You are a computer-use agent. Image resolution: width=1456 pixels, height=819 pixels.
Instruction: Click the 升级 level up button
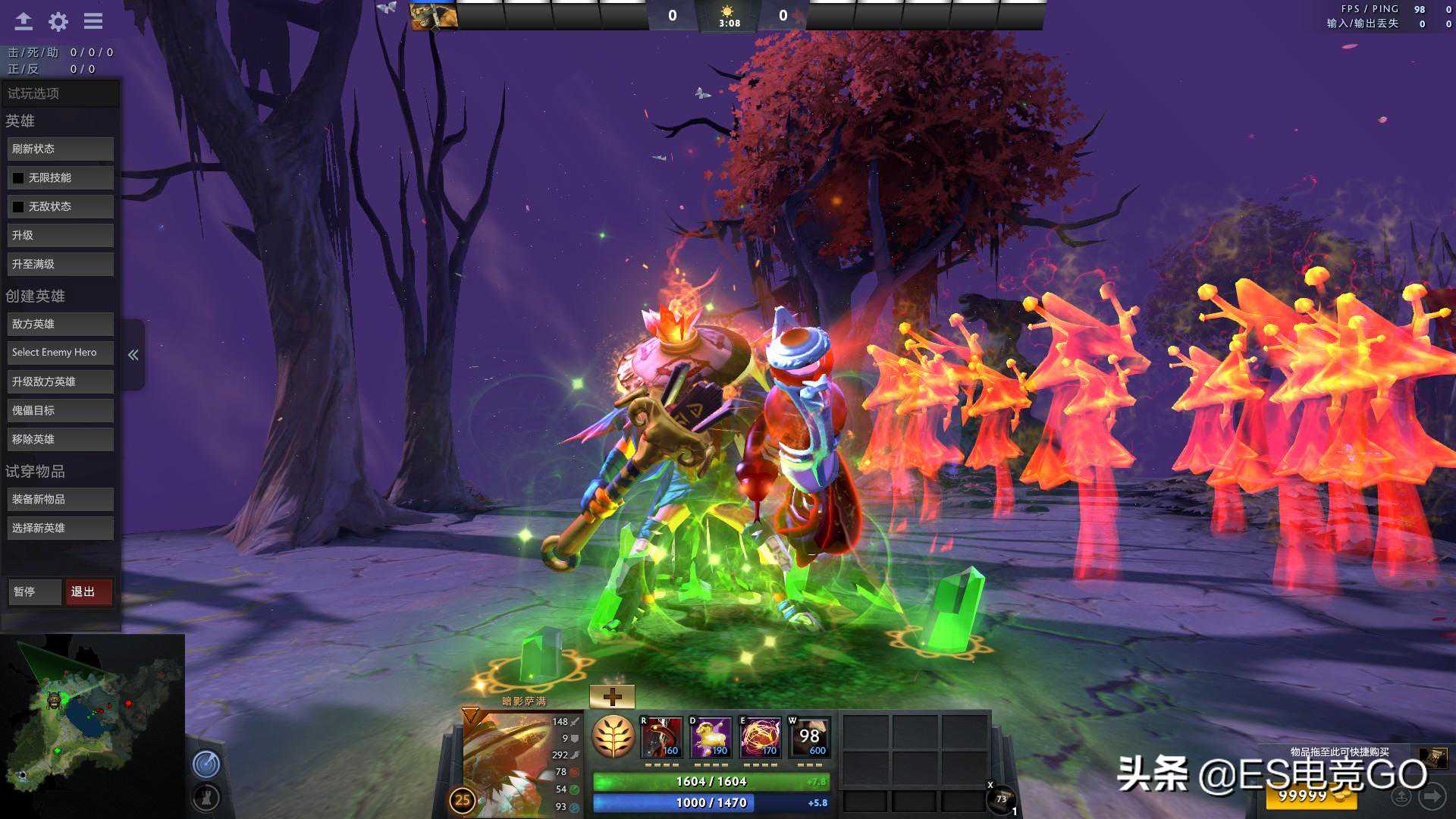click(x=61, y=236)
